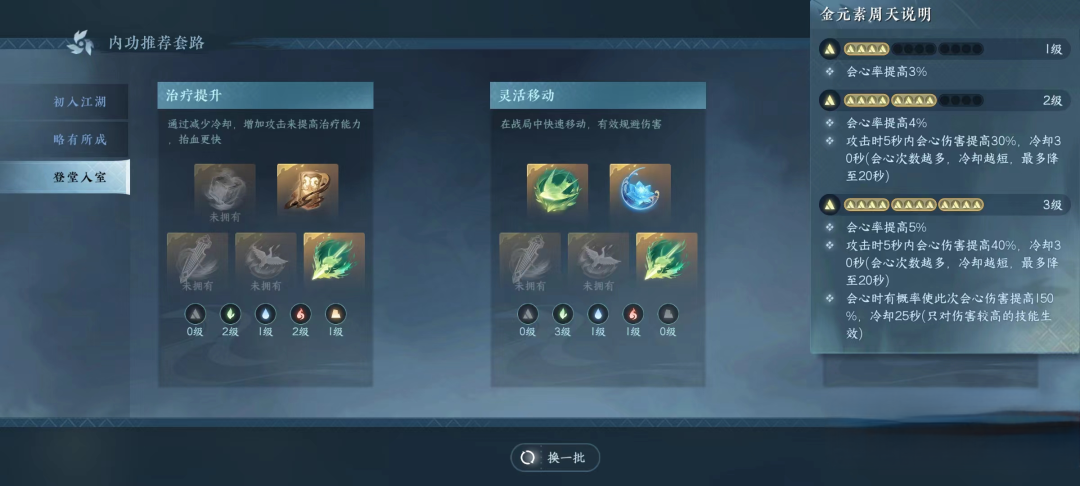Show the fire element info in 灵活移动

pyautogui.click(x=632, y=314)
